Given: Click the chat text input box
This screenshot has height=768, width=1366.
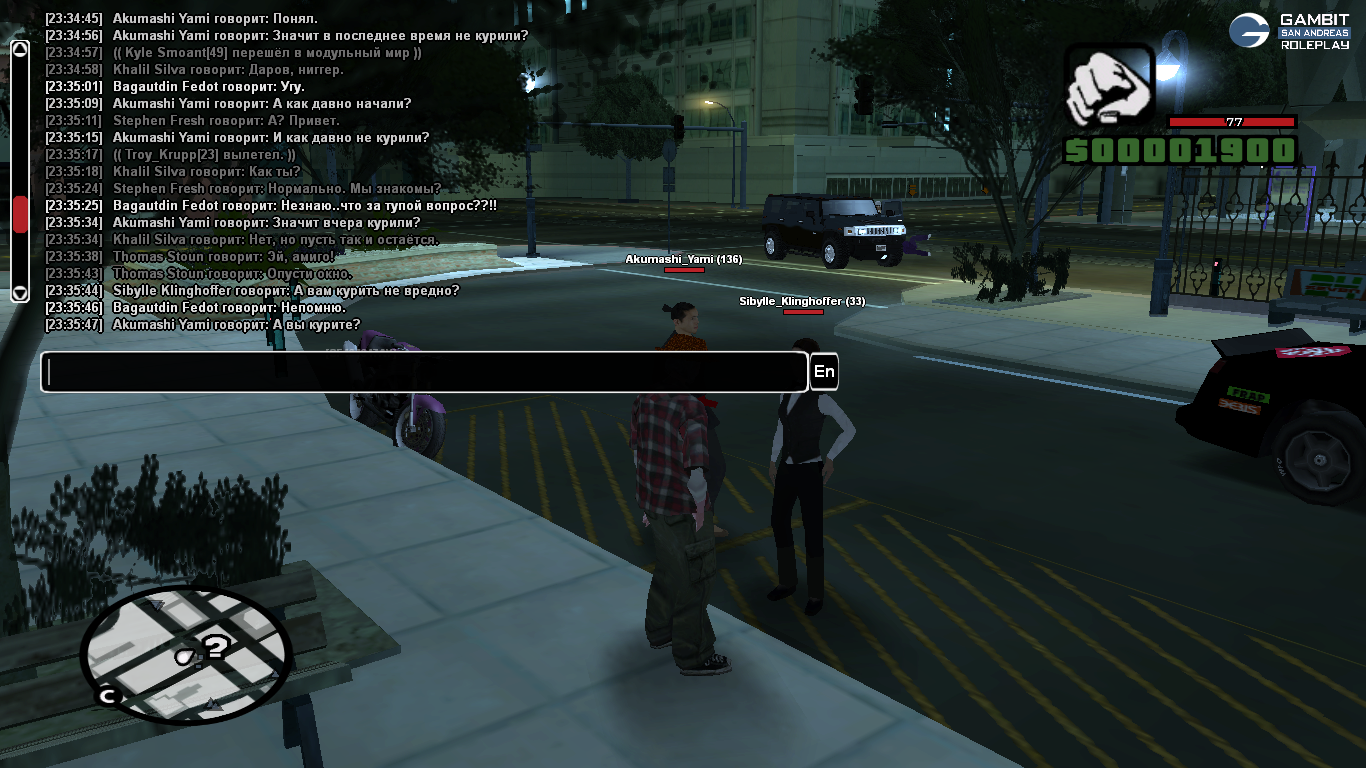Looking at the screenshot, I should (x=424, y=372).
